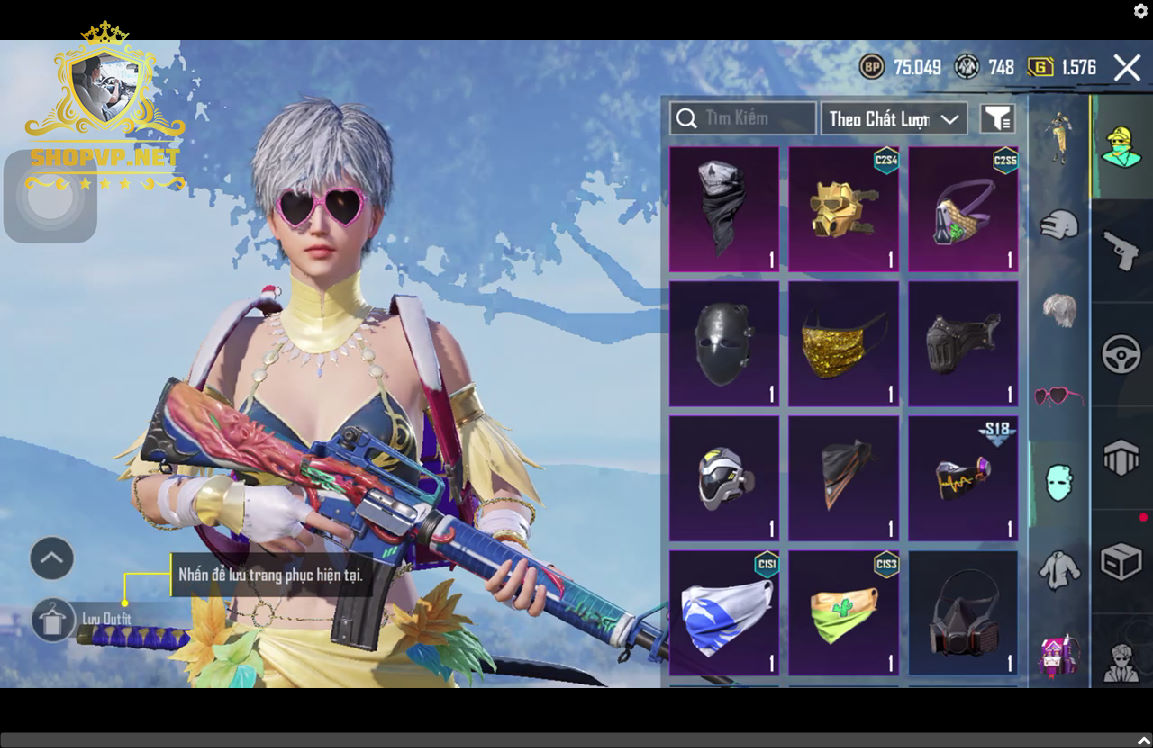The image size is (1153, 748).
Task: Select the S18 heartbeat mask item
Action: coord(963,478)
